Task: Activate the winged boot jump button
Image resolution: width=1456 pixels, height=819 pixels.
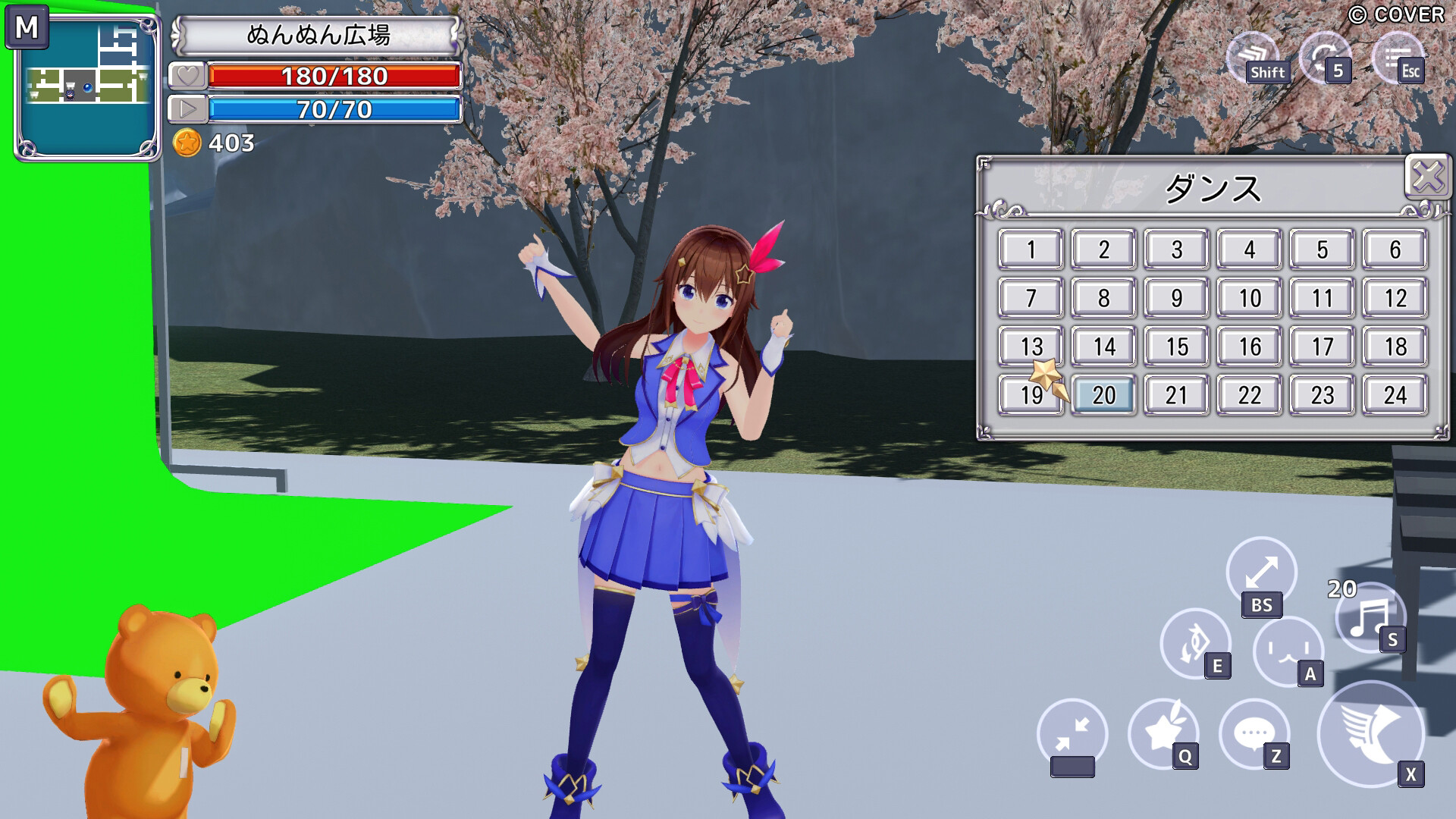Action: coord(1370,733)
